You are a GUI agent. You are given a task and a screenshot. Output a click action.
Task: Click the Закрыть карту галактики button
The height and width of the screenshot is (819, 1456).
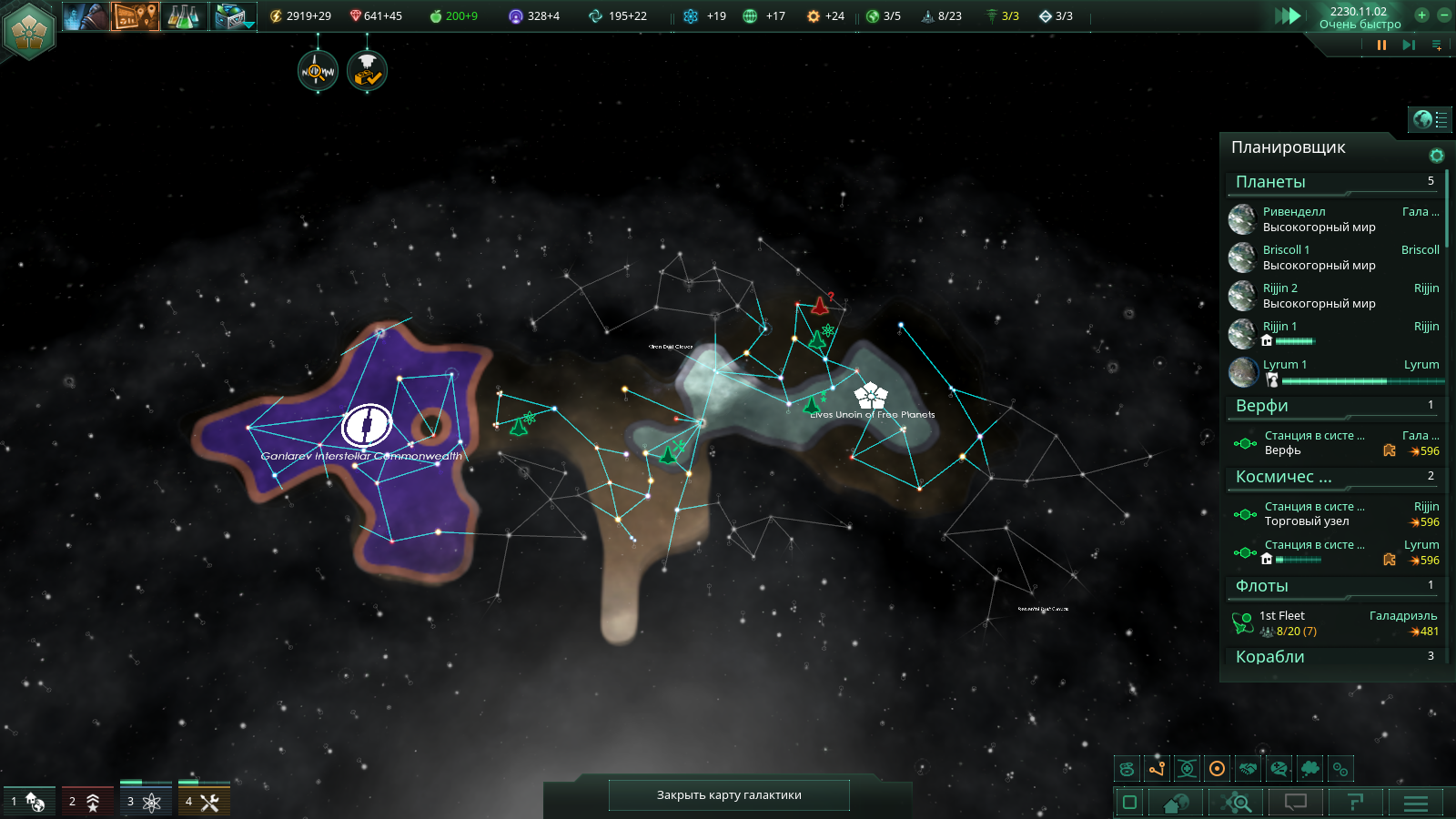[x=729, y=794]
